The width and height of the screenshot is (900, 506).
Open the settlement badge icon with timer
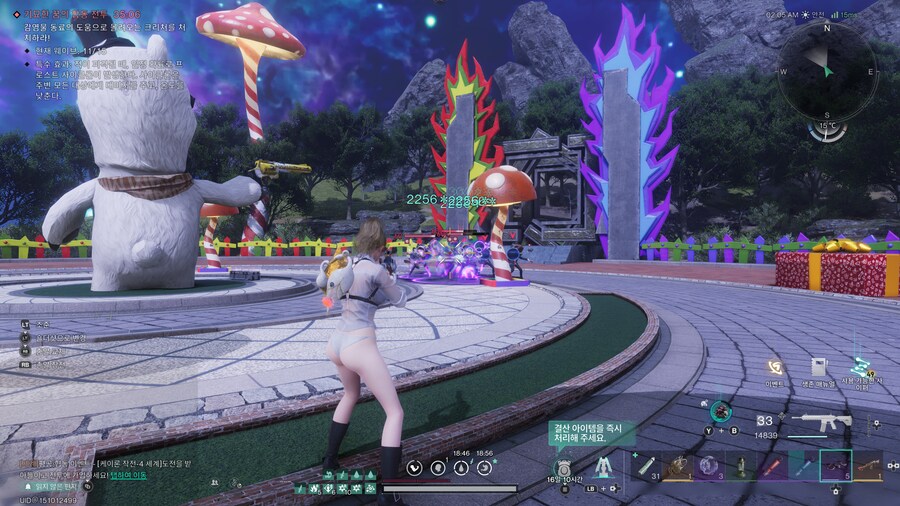coord(563,467)
